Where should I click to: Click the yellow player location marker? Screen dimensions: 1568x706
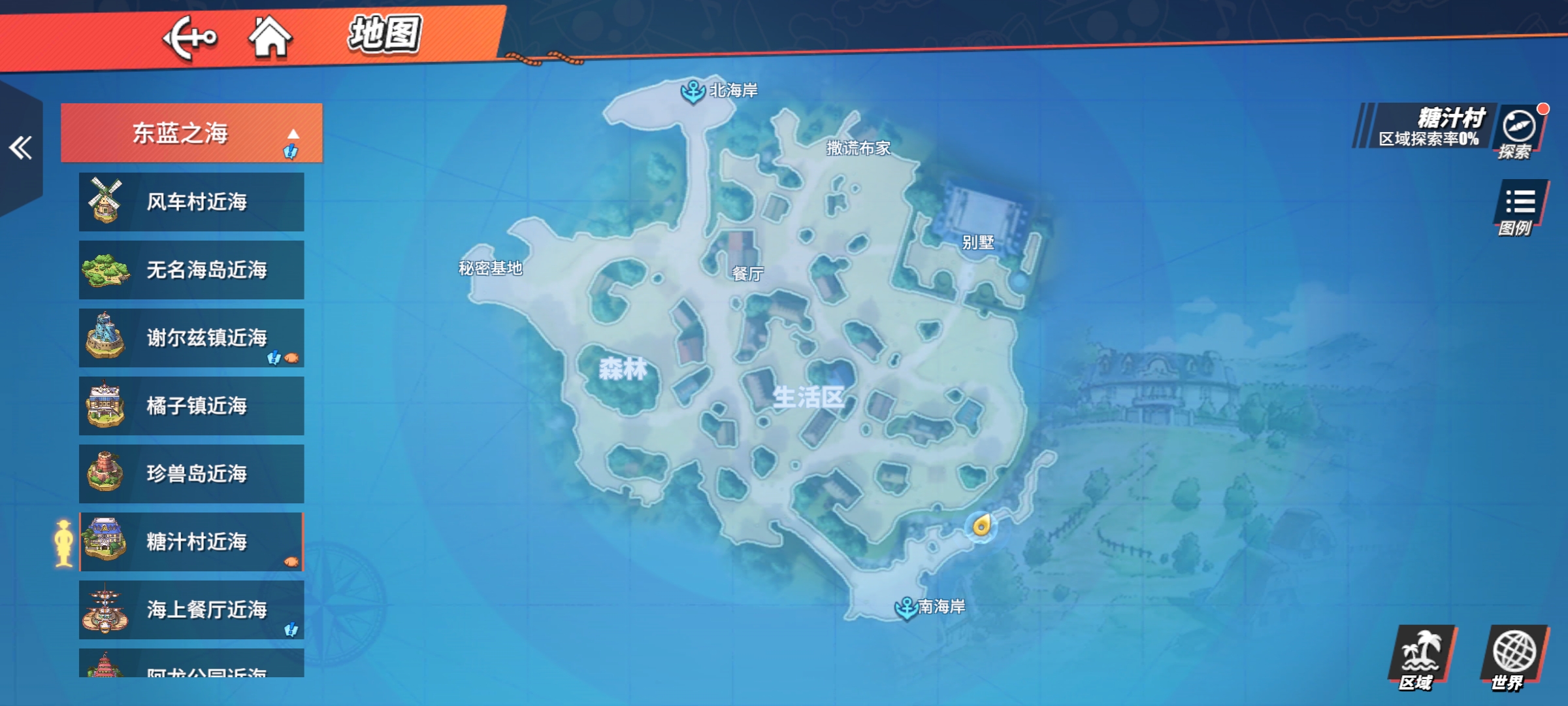click(x=981, y=526)
